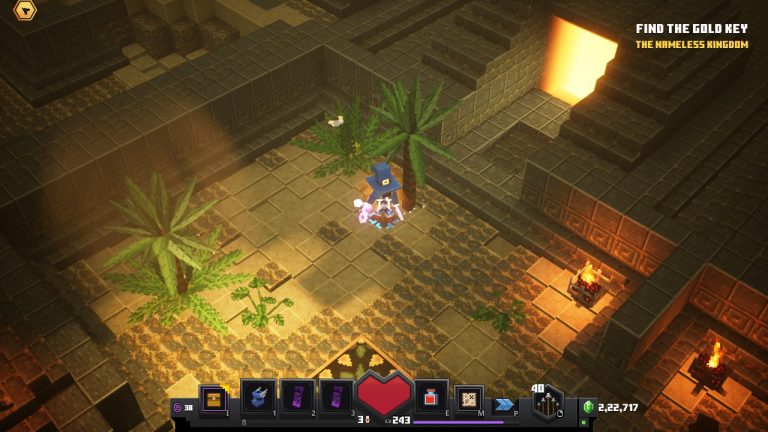Viewport: 768px width, 432px height.
Task: Click the gold hexagon arrow icon
Action: click(x=24, y=11)
